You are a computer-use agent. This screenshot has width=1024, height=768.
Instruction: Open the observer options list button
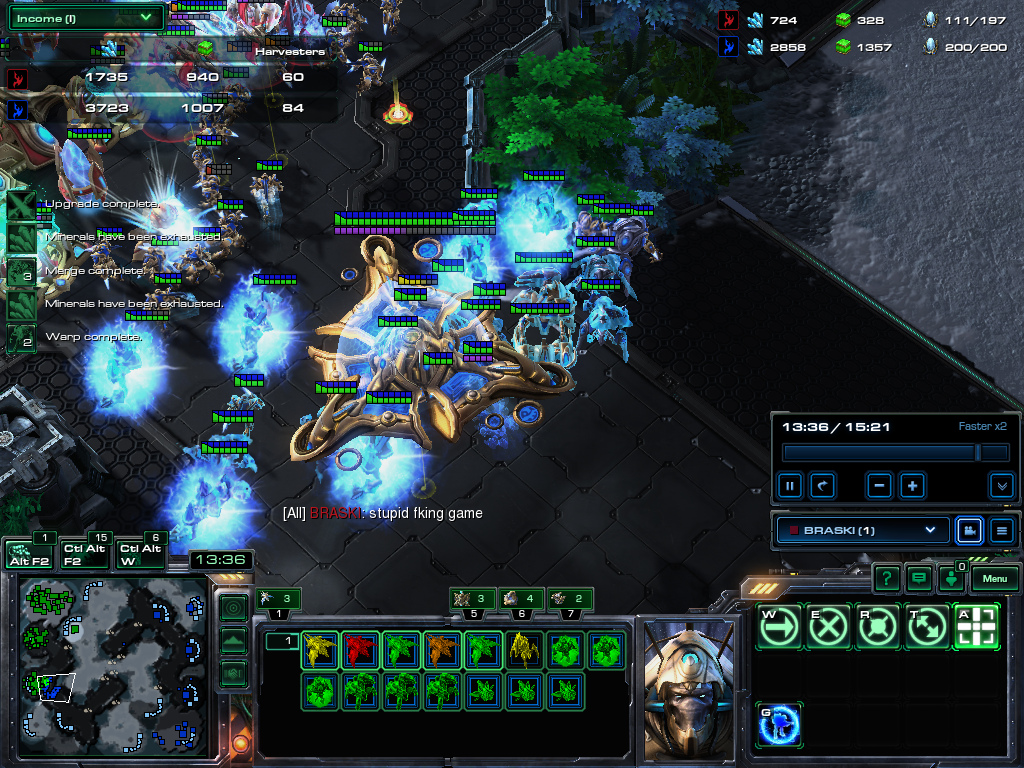(x=1002, y=530)
